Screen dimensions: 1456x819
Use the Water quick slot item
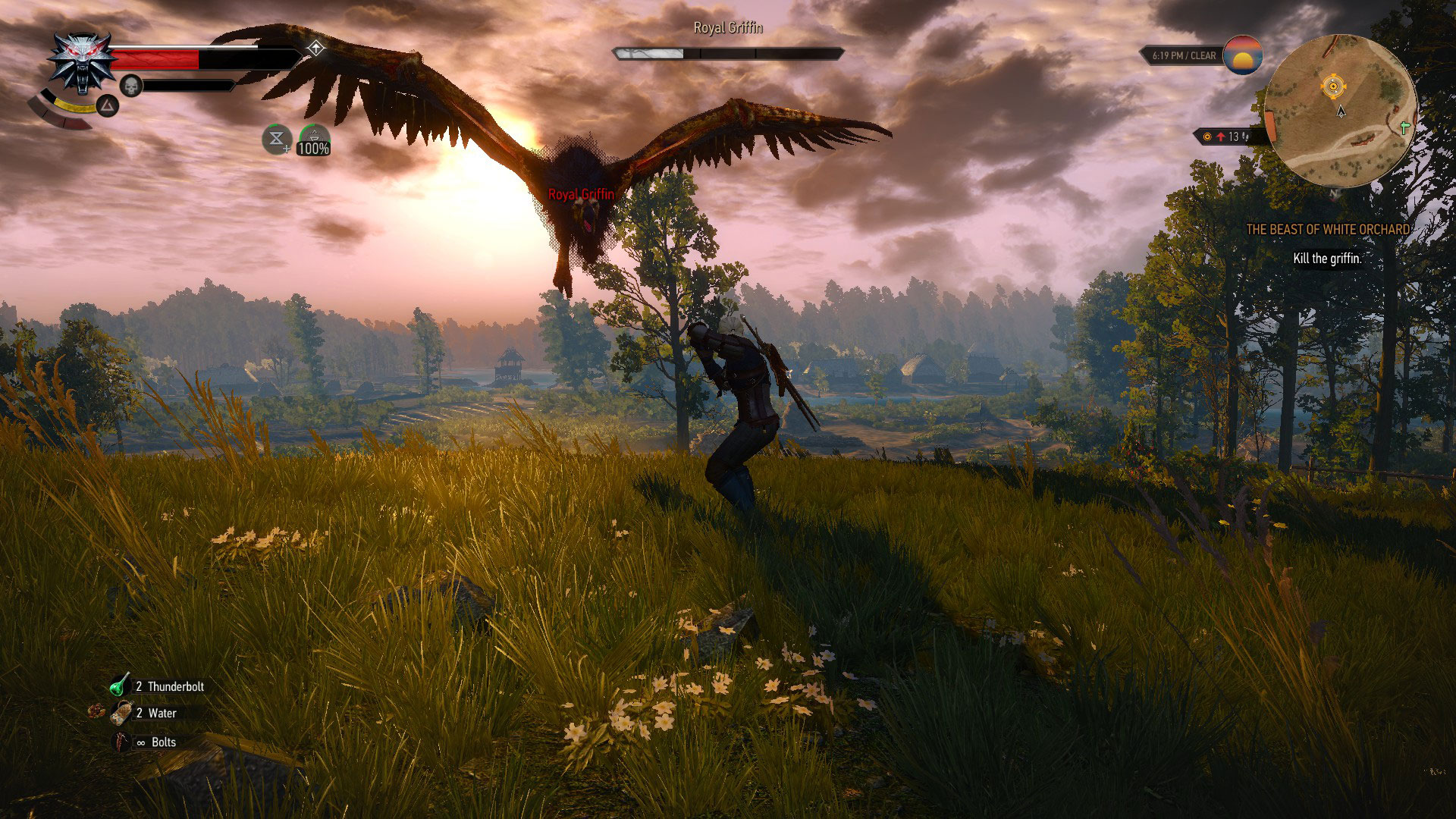(121, 713)
